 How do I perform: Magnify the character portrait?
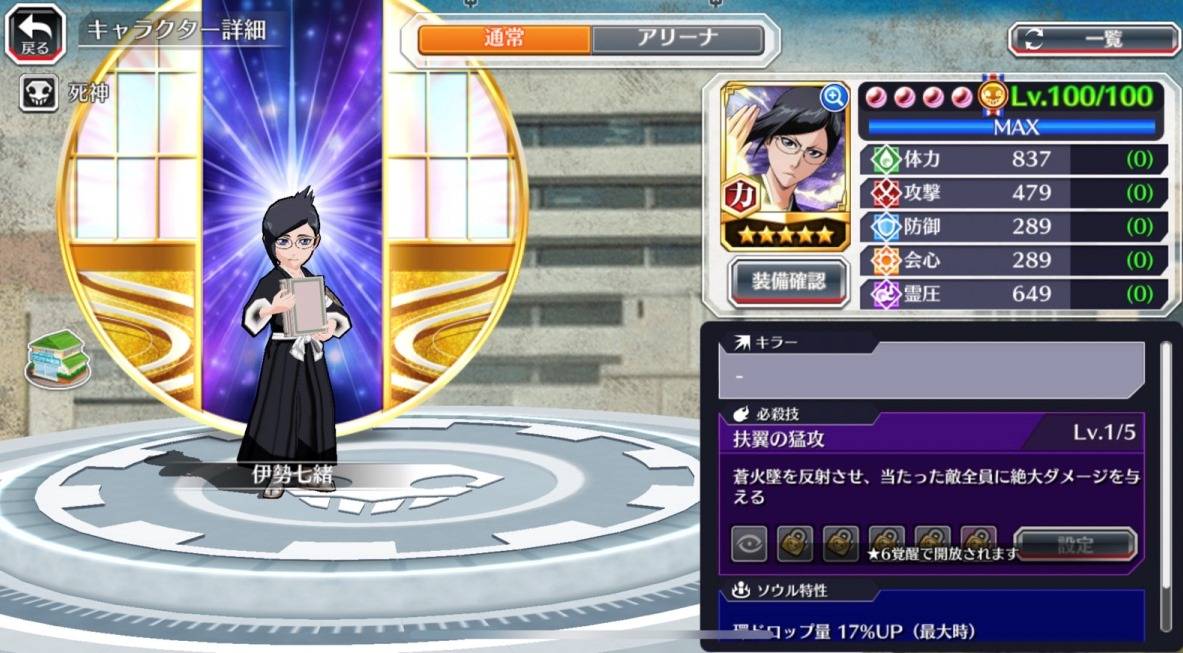pos(834,96)
